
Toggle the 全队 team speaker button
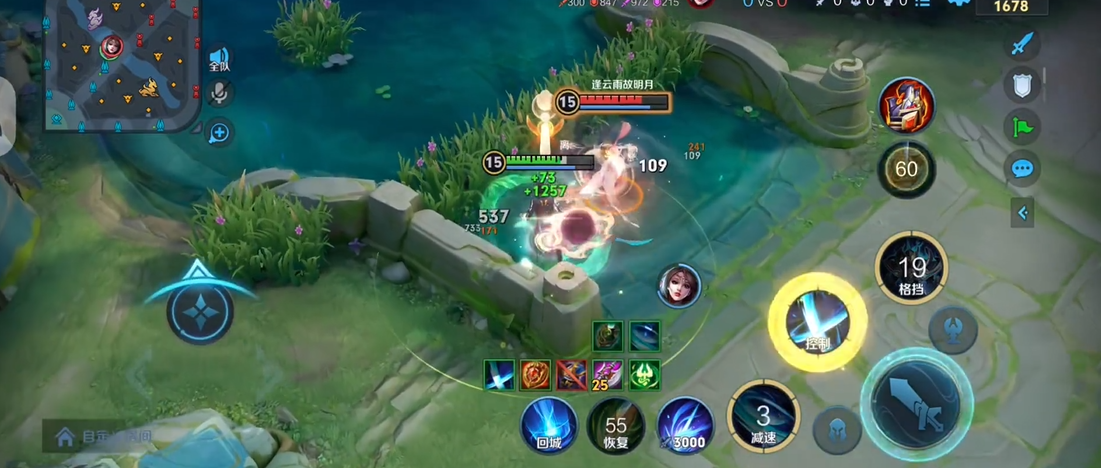pyautogui.click(x=219, y=59)
